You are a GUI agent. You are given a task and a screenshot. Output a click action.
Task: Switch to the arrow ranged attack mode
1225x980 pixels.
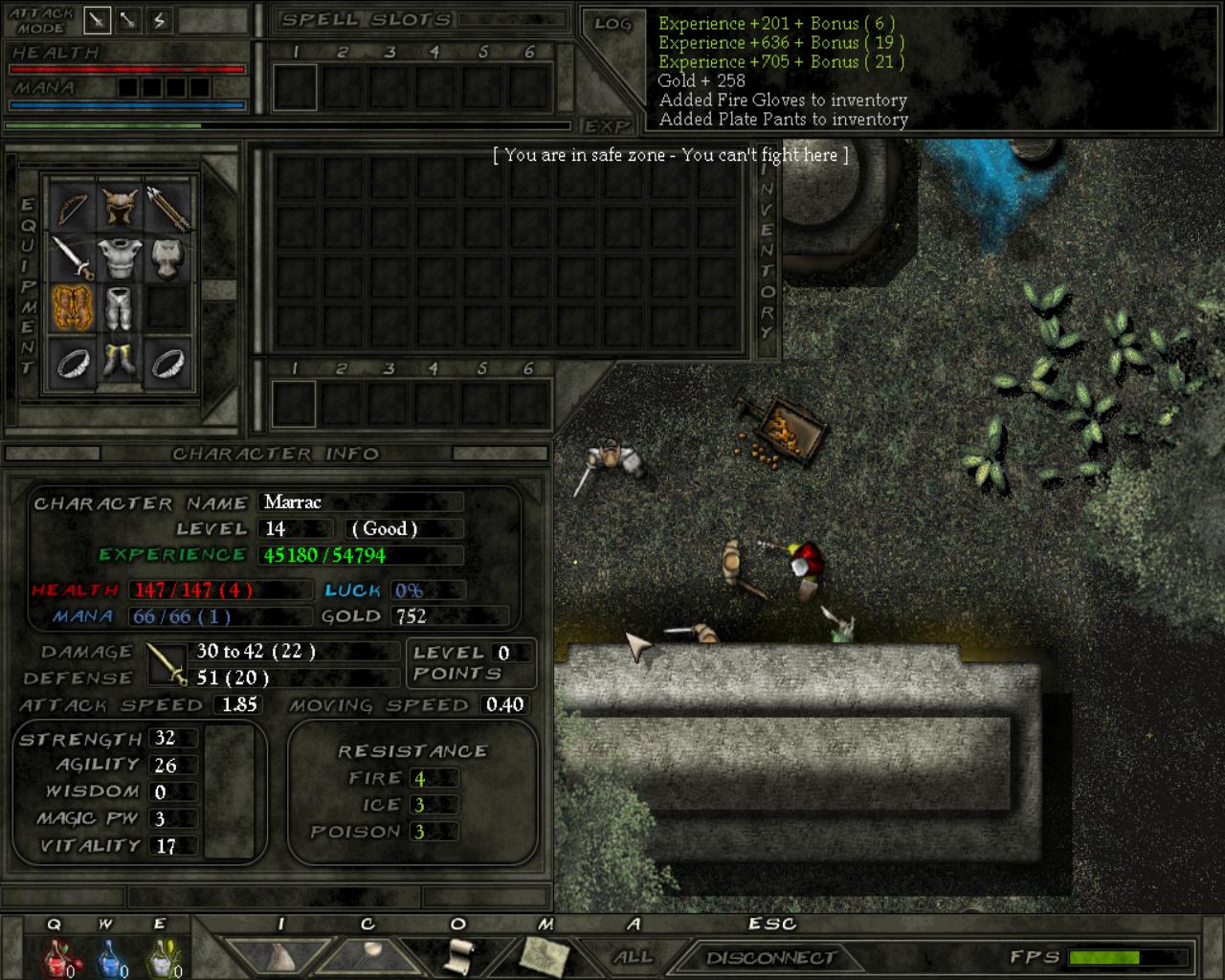128,19
